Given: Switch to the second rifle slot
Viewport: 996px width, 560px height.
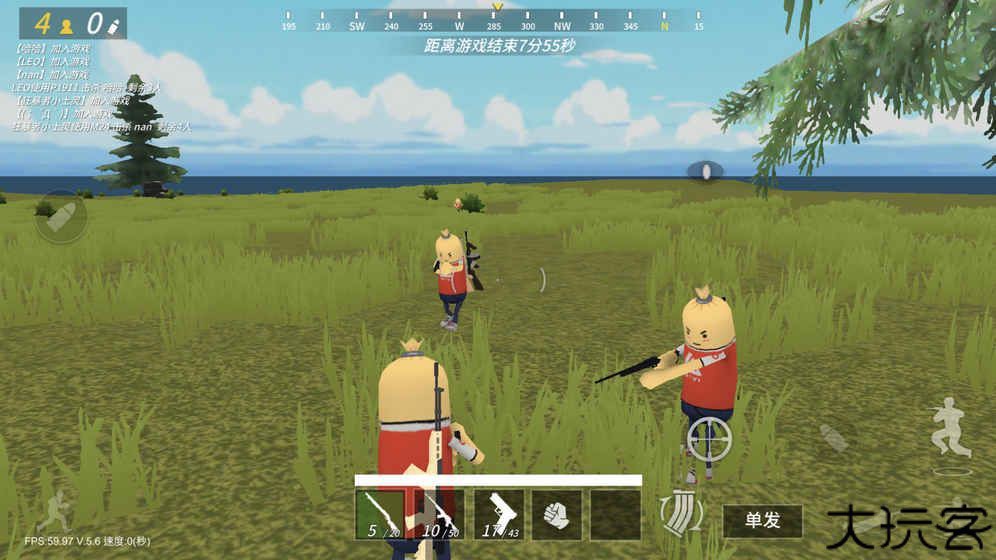Looking at the screenshot, I should pyautogui.click(x=439, y=514).
